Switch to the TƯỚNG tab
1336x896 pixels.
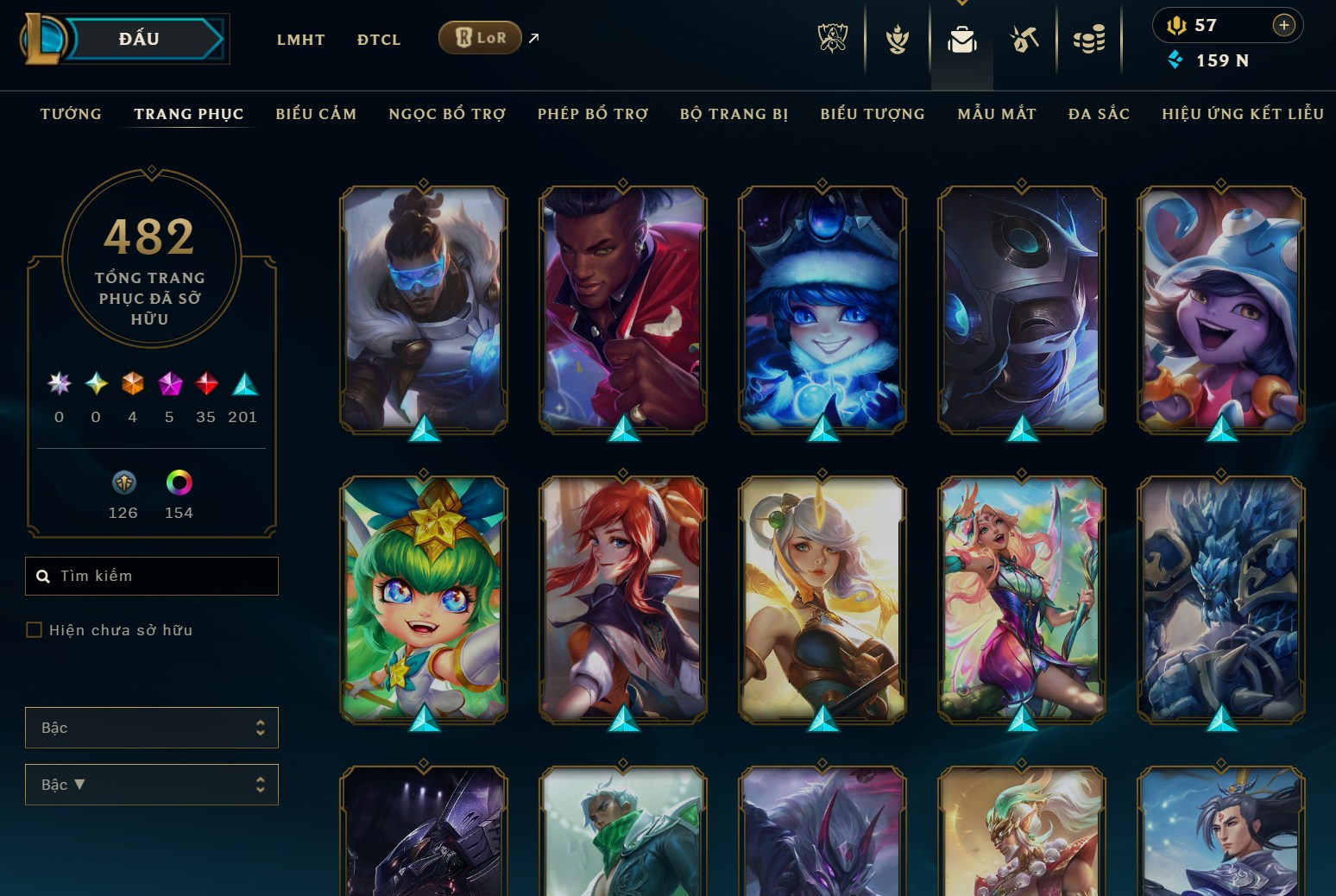point(70,113)
